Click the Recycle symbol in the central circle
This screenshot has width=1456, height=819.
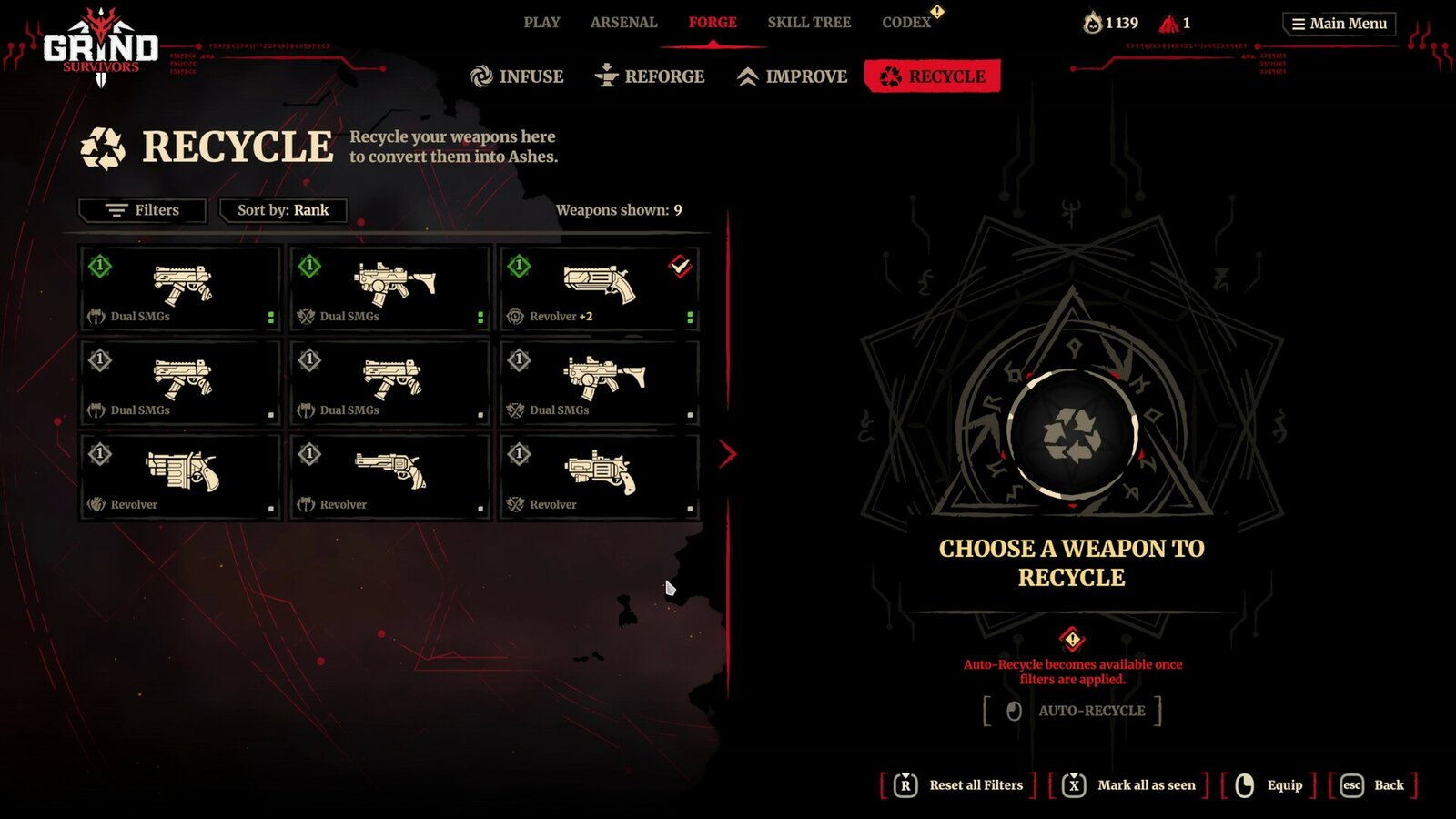tap(1071, 432)
